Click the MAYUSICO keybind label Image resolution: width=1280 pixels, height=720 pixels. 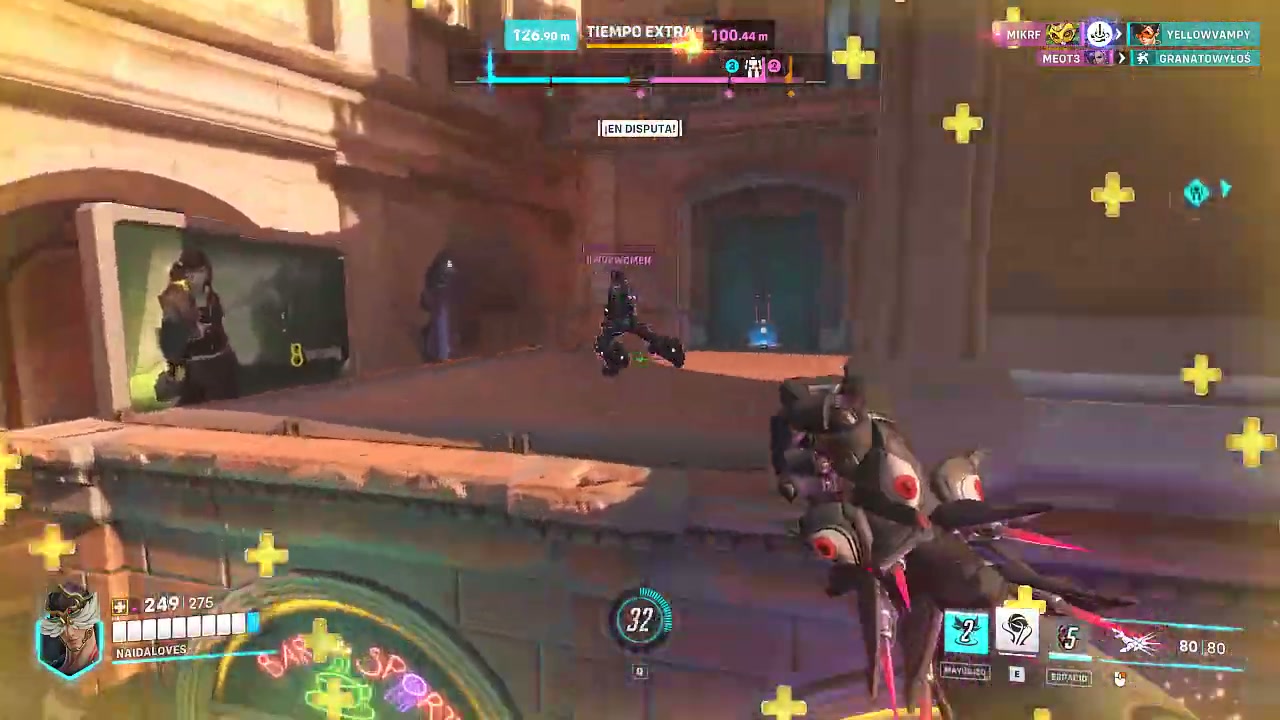pyautogui.click(x=964, y=671)
